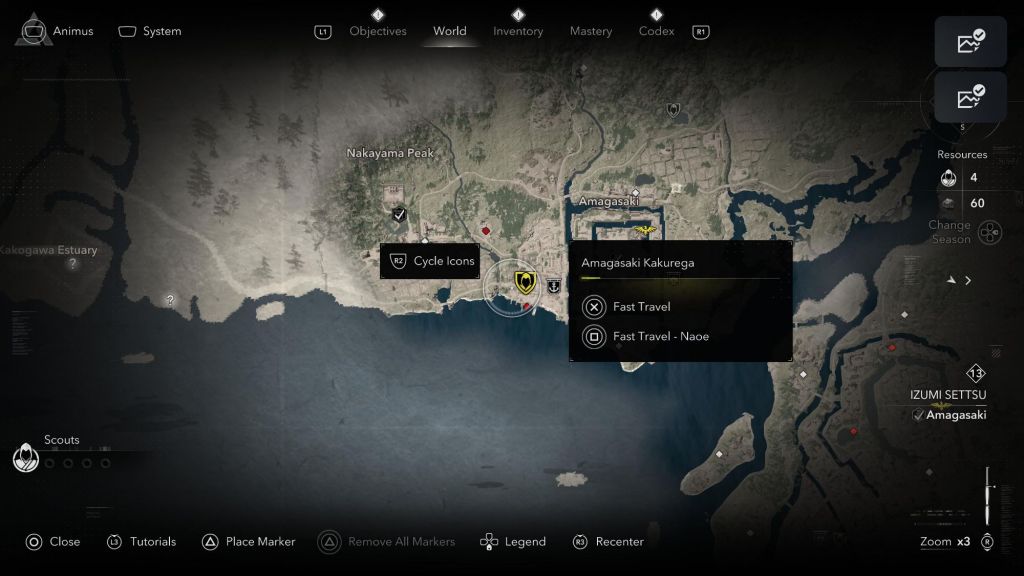Viewport: 1024px width, 576px height.
Task: Place a marker on the map
Action: click(248, 542)
